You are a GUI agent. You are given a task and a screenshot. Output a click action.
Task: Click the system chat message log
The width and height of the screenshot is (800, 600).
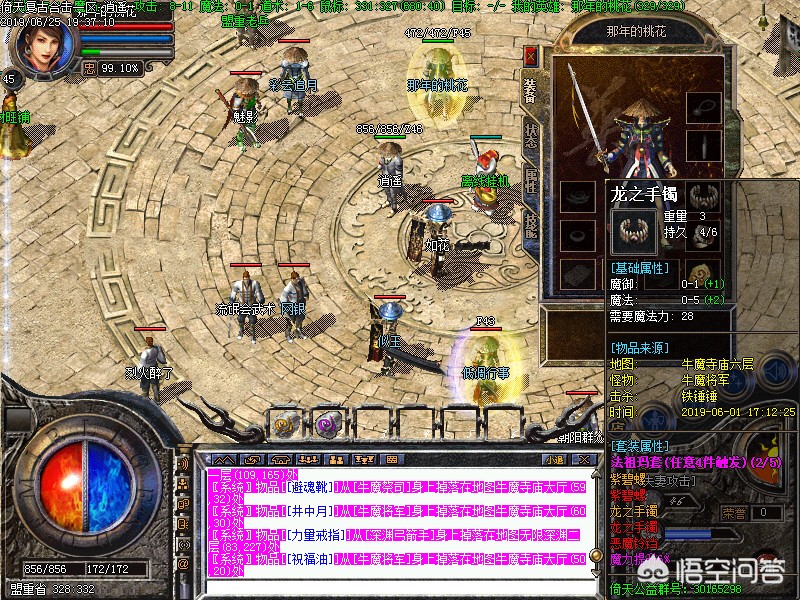pyautogui.click(x=390, y=520)
